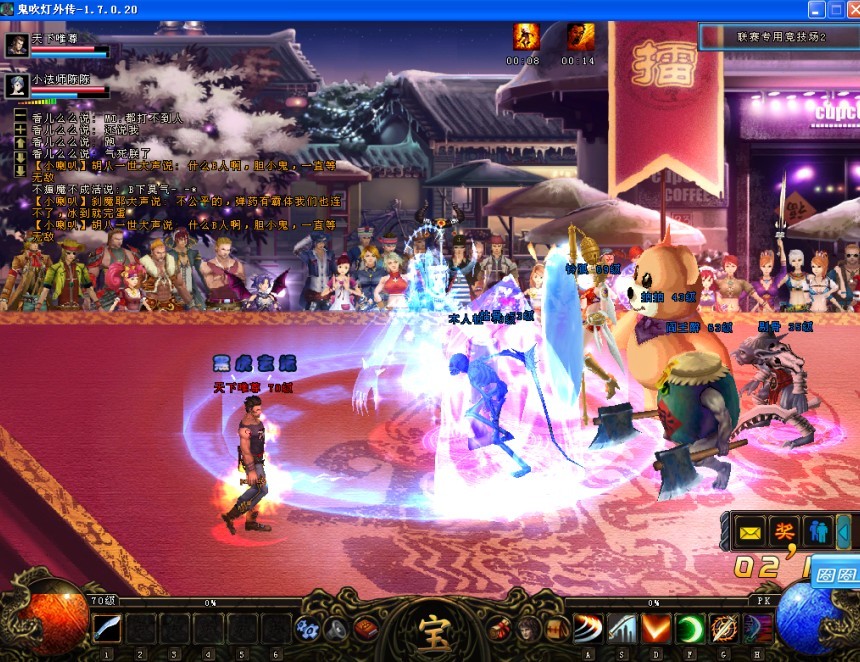Shrink the chat log with the minus button

(19, 116)
